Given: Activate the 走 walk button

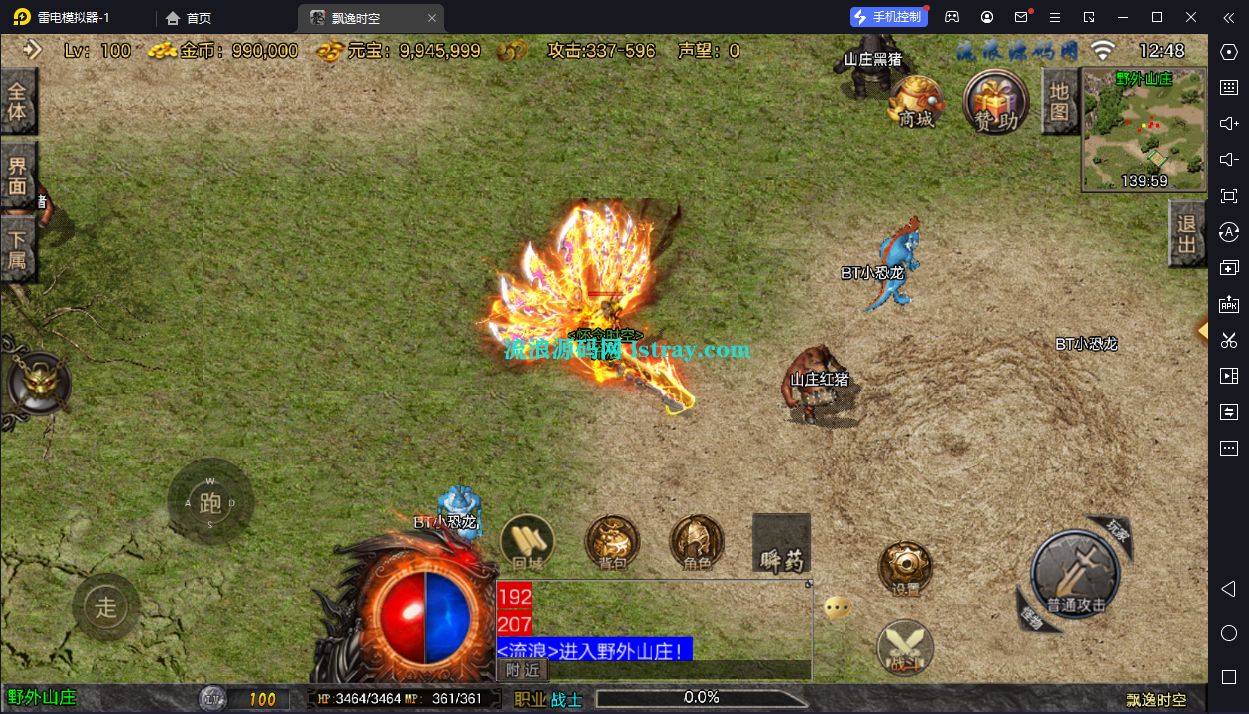Looking at the screenshot, I should [x=106, y=606].
